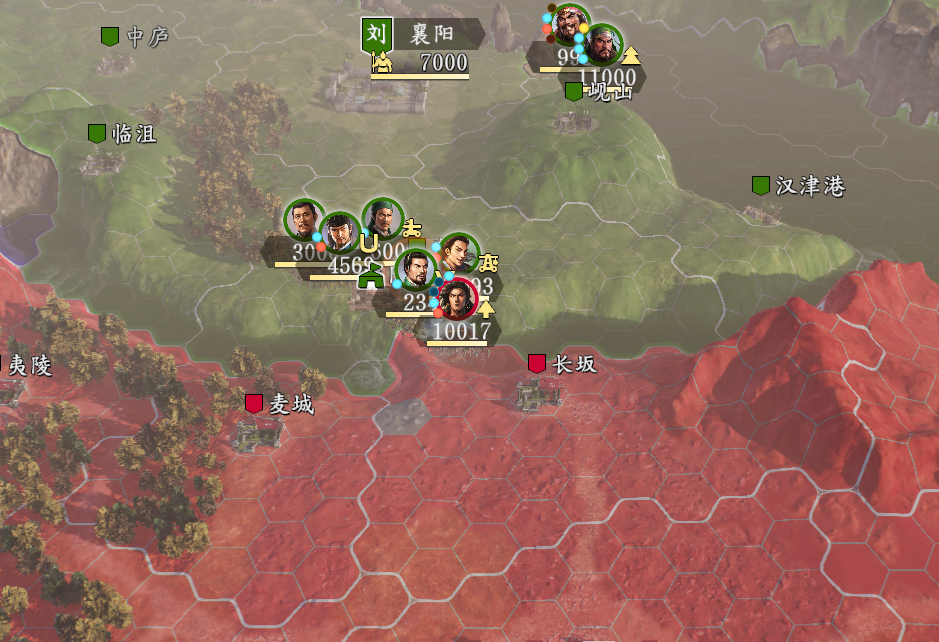Image resolution: width=939 pixels, height=642 pixels.
Task: Select the green-bandana officer portrait near 临沮
Action: click(x=381, y=219)
